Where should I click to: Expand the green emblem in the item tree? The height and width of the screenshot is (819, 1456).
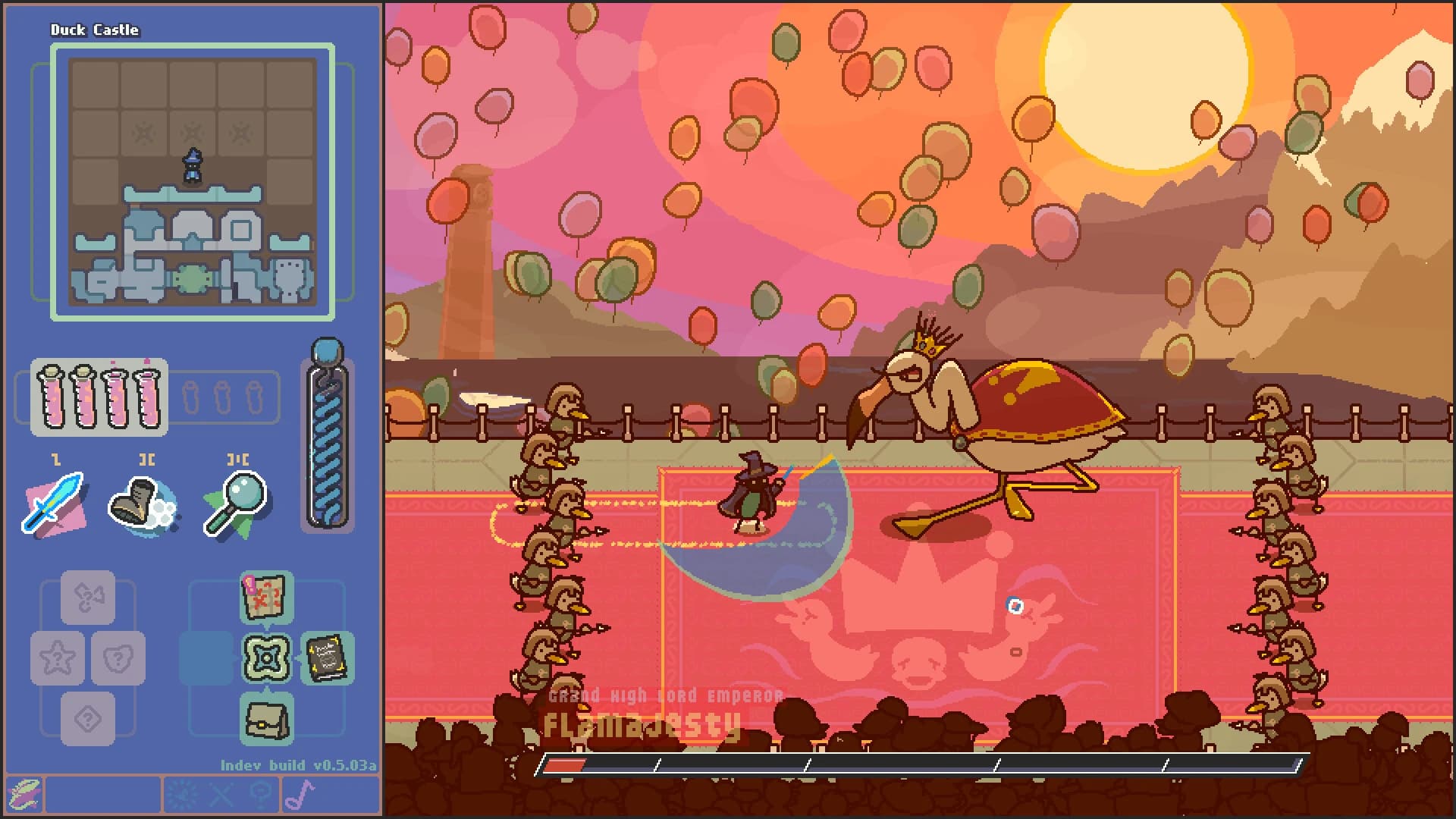[267, 658]
